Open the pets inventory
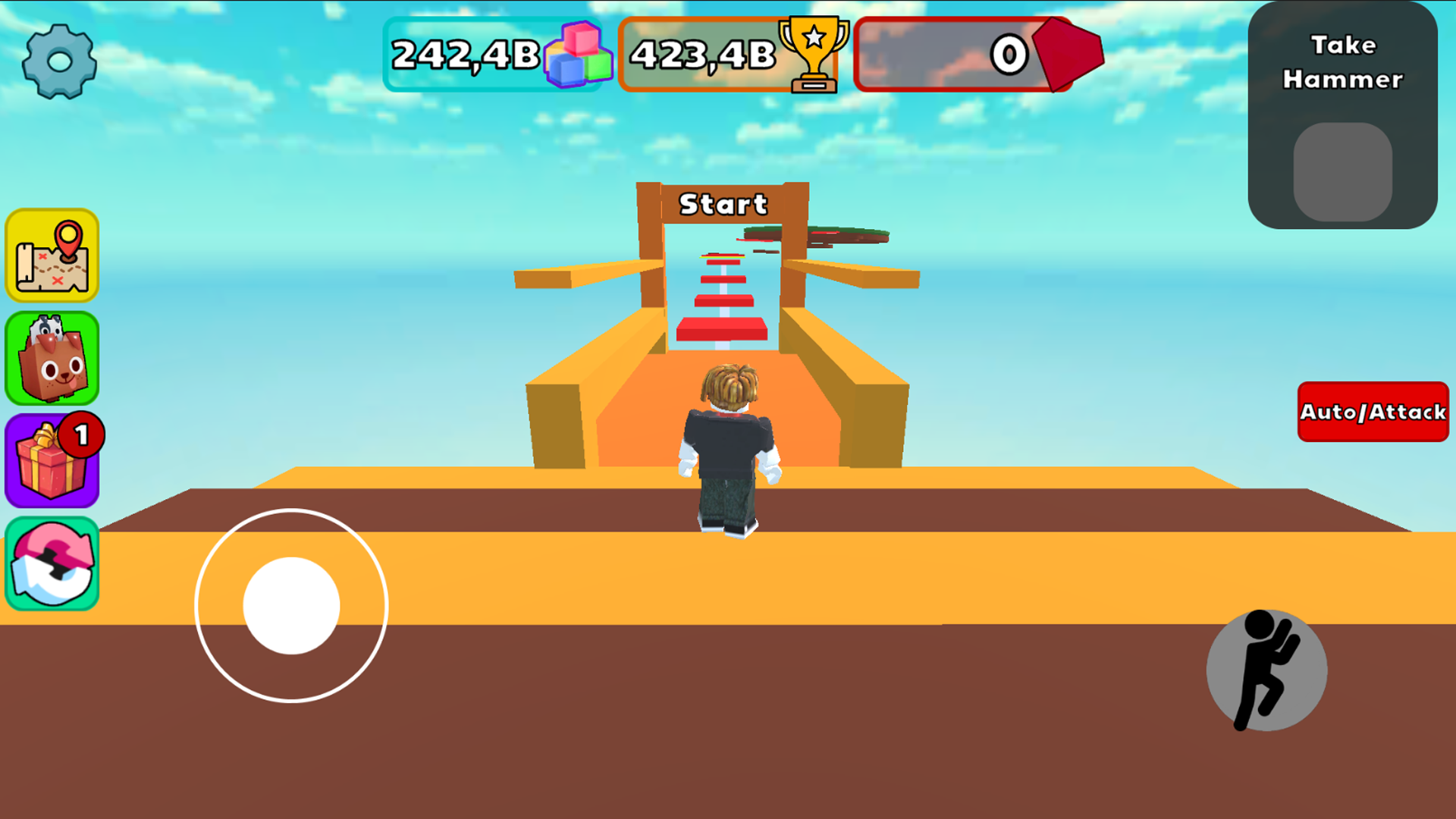 coord(52,358)
